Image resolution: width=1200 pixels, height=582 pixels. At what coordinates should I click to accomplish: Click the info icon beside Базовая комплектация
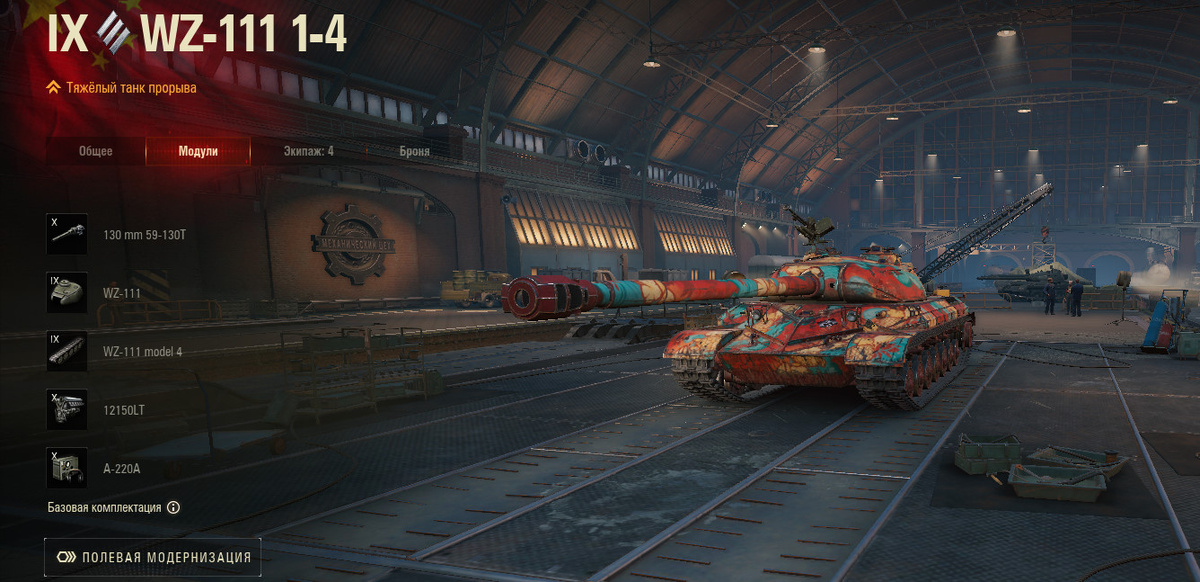coord(173,507)
